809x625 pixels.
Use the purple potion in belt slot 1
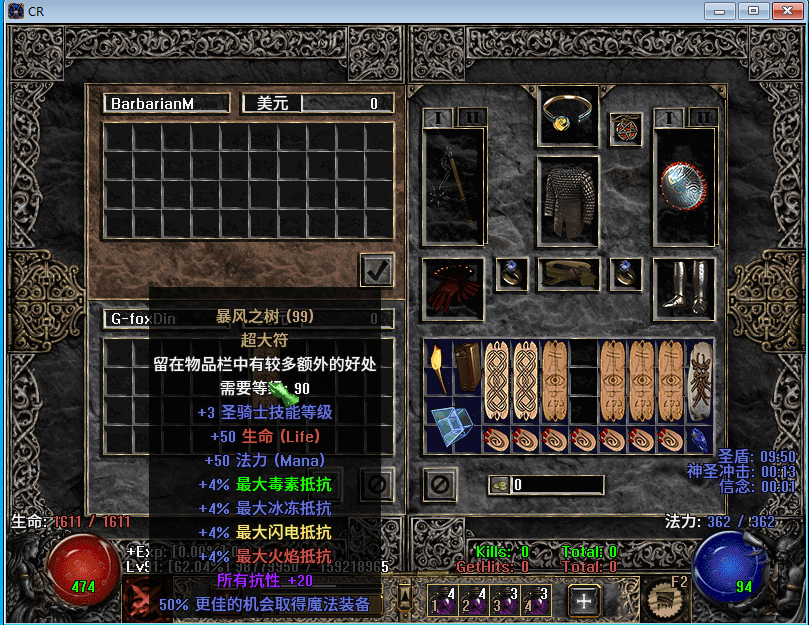(x=441, y=600)
